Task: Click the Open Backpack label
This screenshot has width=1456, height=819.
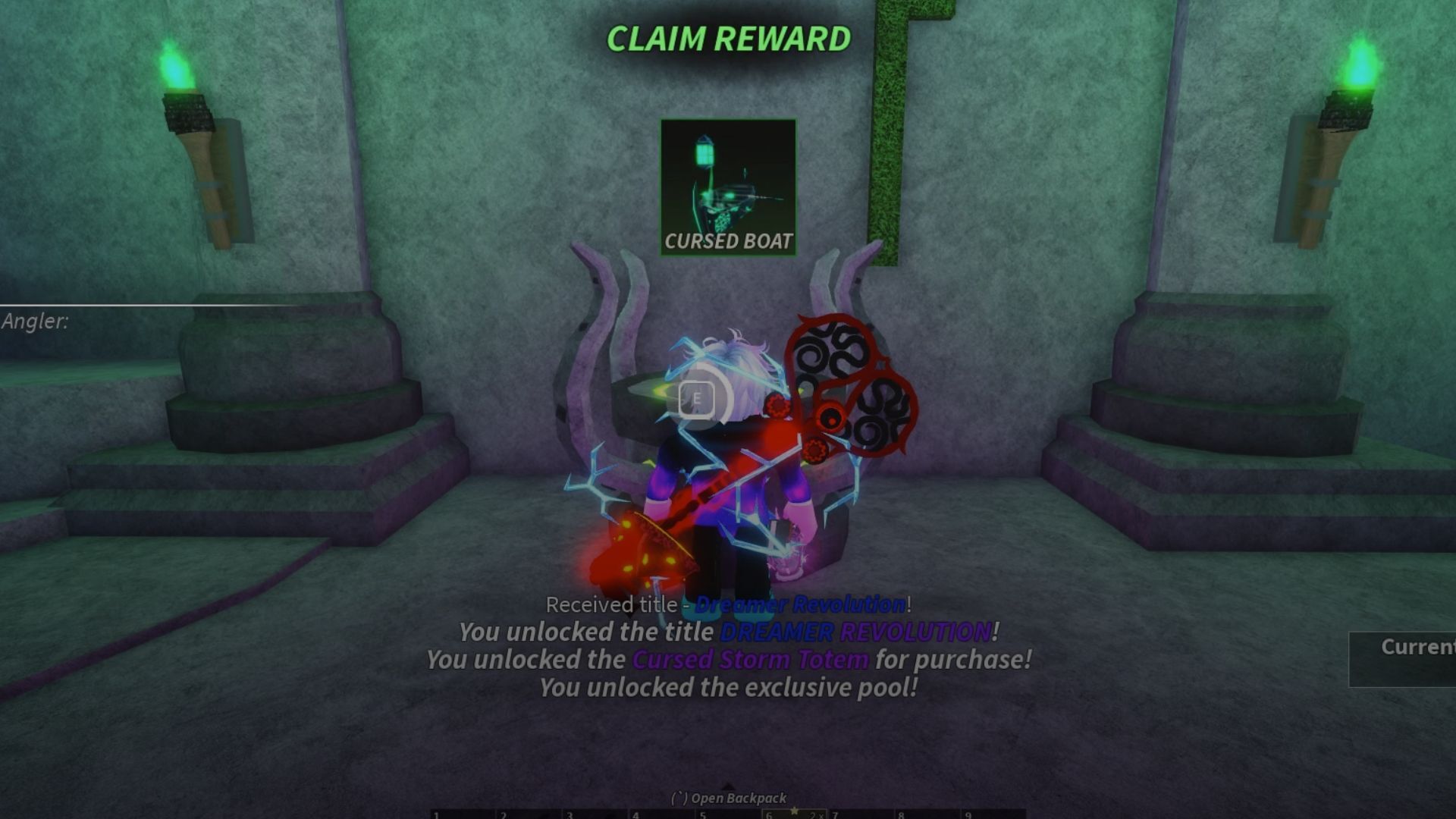Action: (728, 799)
